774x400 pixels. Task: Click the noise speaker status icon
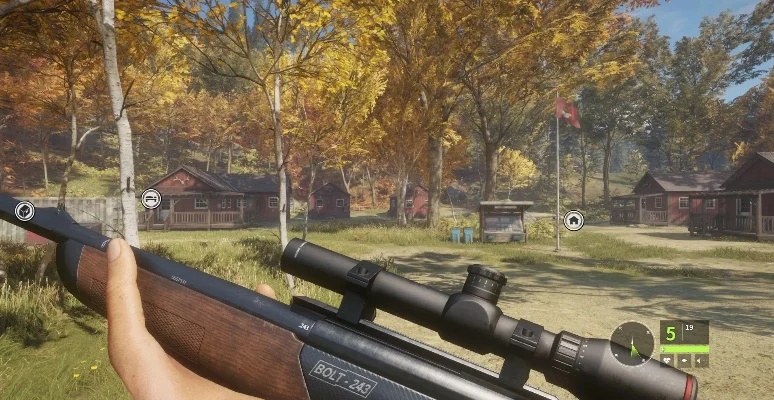coord(701,361)
